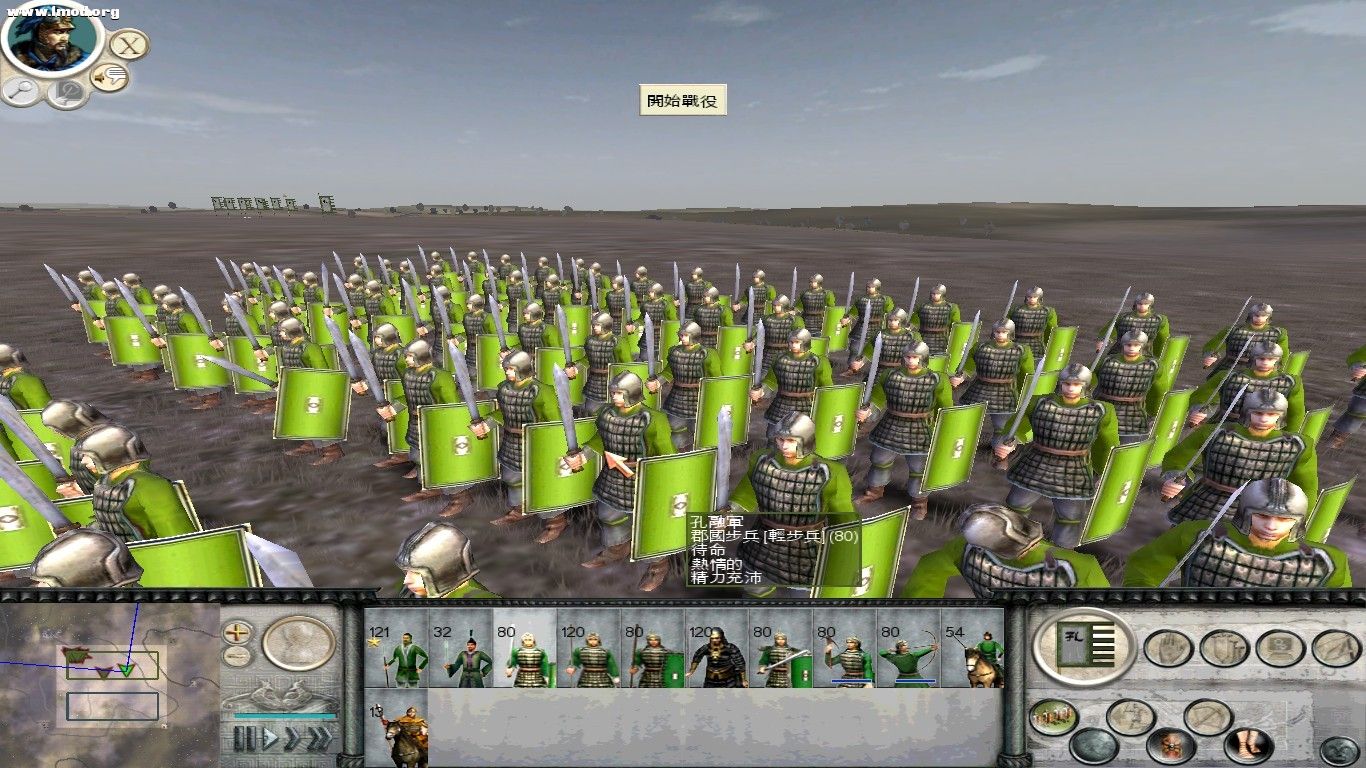Click the gold plus icon to zoom the radar map

click(236, 633)
